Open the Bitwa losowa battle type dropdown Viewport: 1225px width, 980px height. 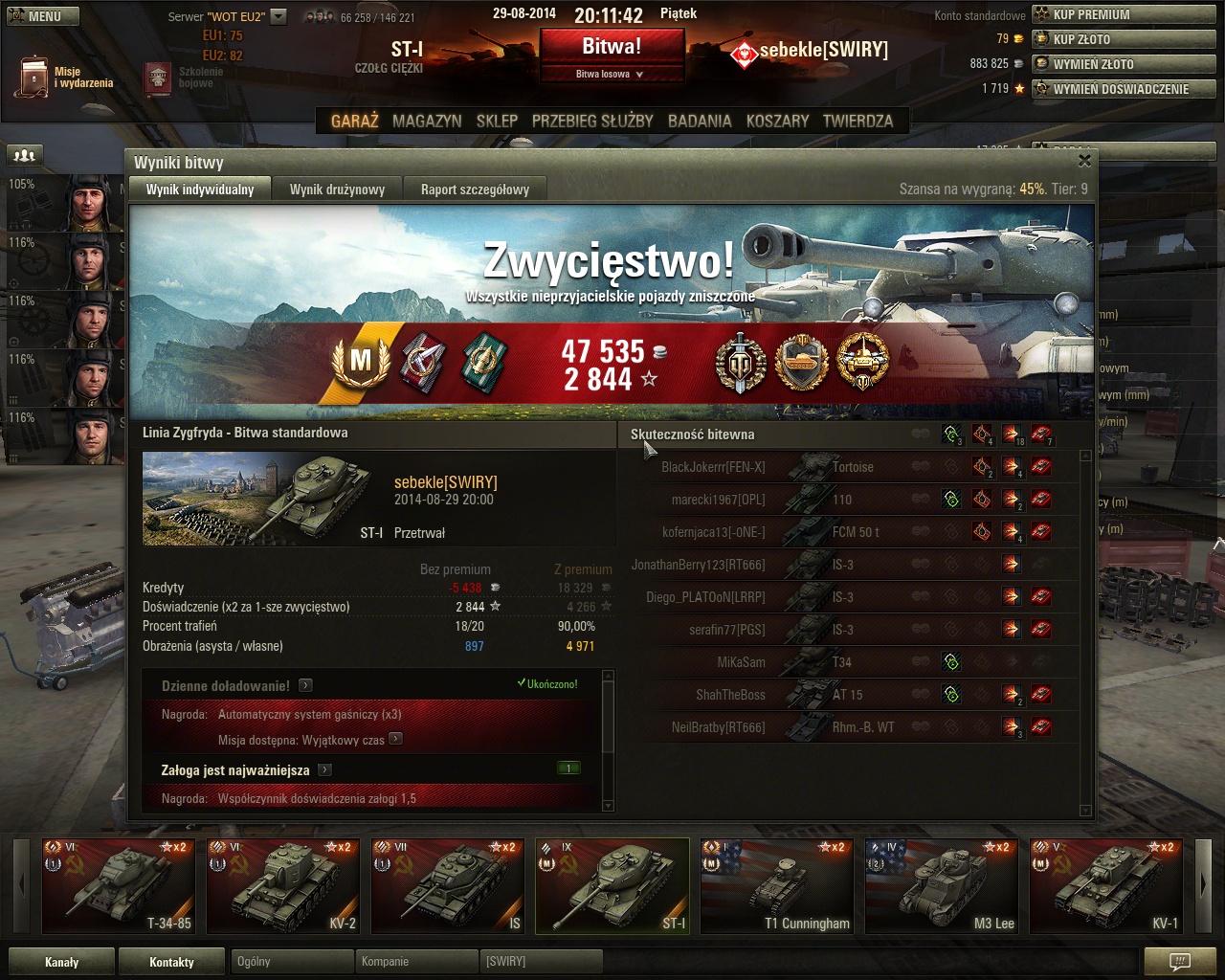(611, 74)
